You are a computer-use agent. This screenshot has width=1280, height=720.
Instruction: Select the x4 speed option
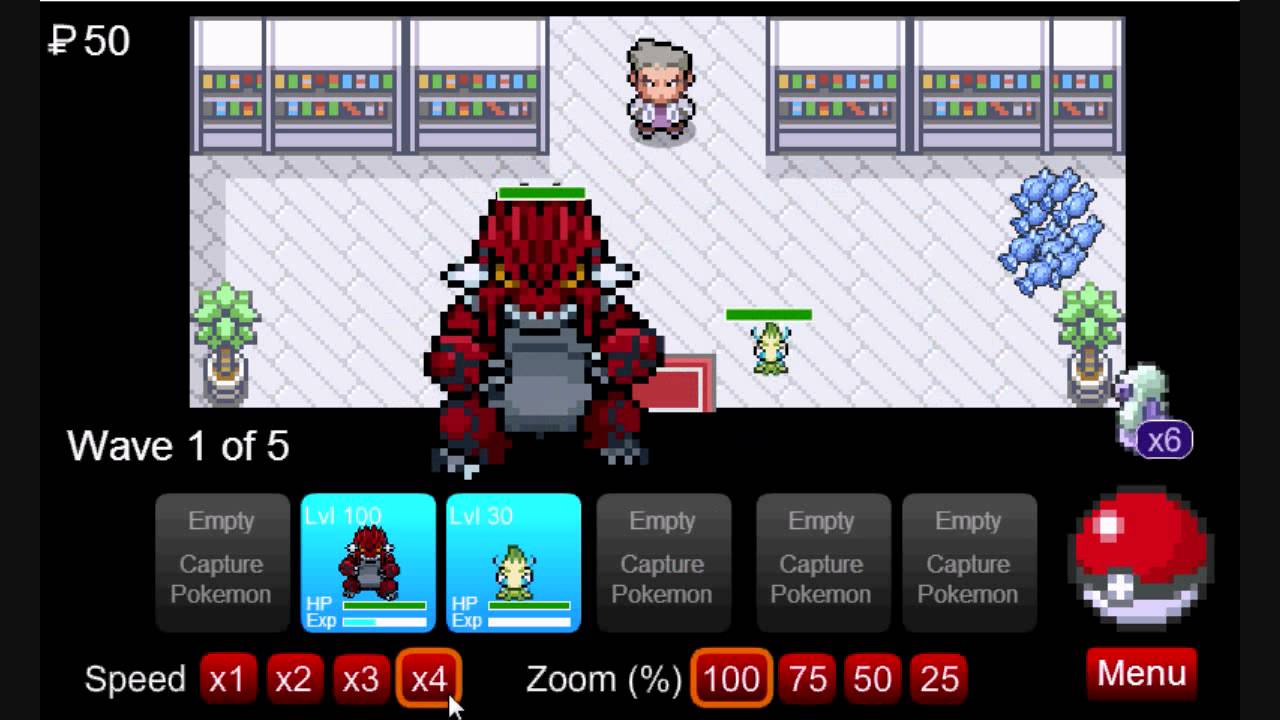[x=428, y=679]
